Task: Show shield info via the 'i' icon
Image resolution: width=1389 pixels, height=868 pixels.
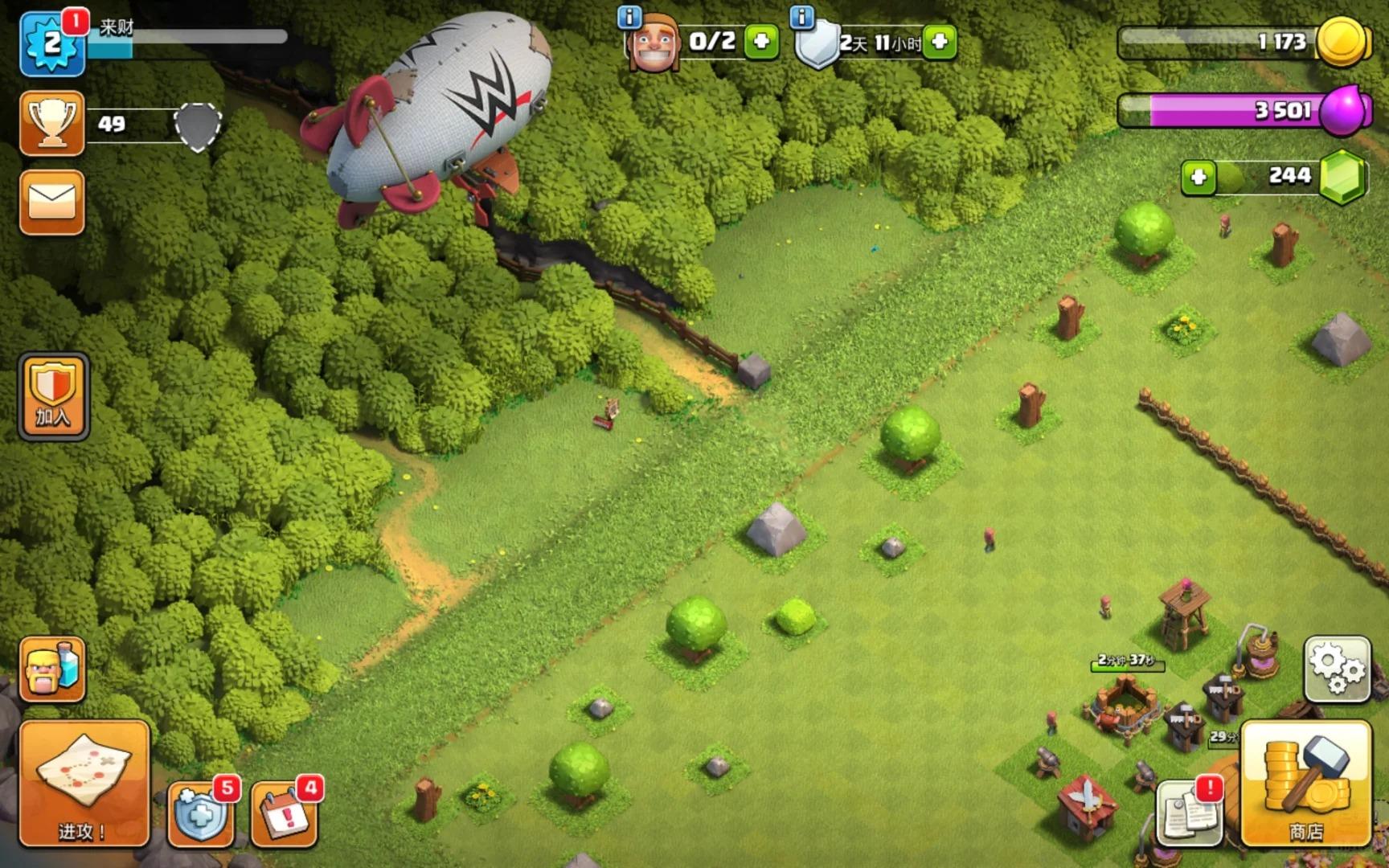Action: coord(801,16)
